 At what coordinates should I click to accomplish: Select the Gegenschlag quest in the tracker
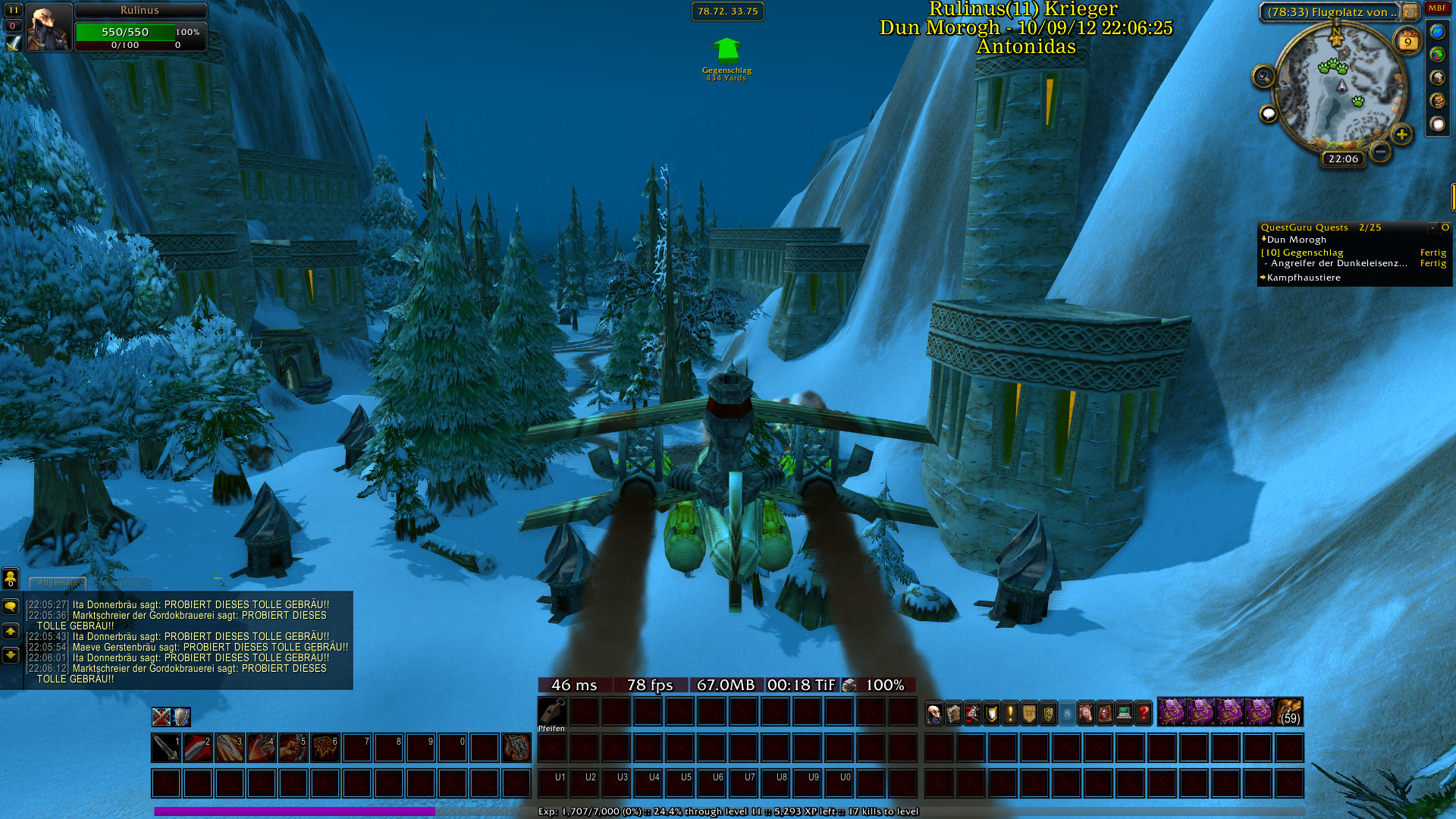[1313, 253]
